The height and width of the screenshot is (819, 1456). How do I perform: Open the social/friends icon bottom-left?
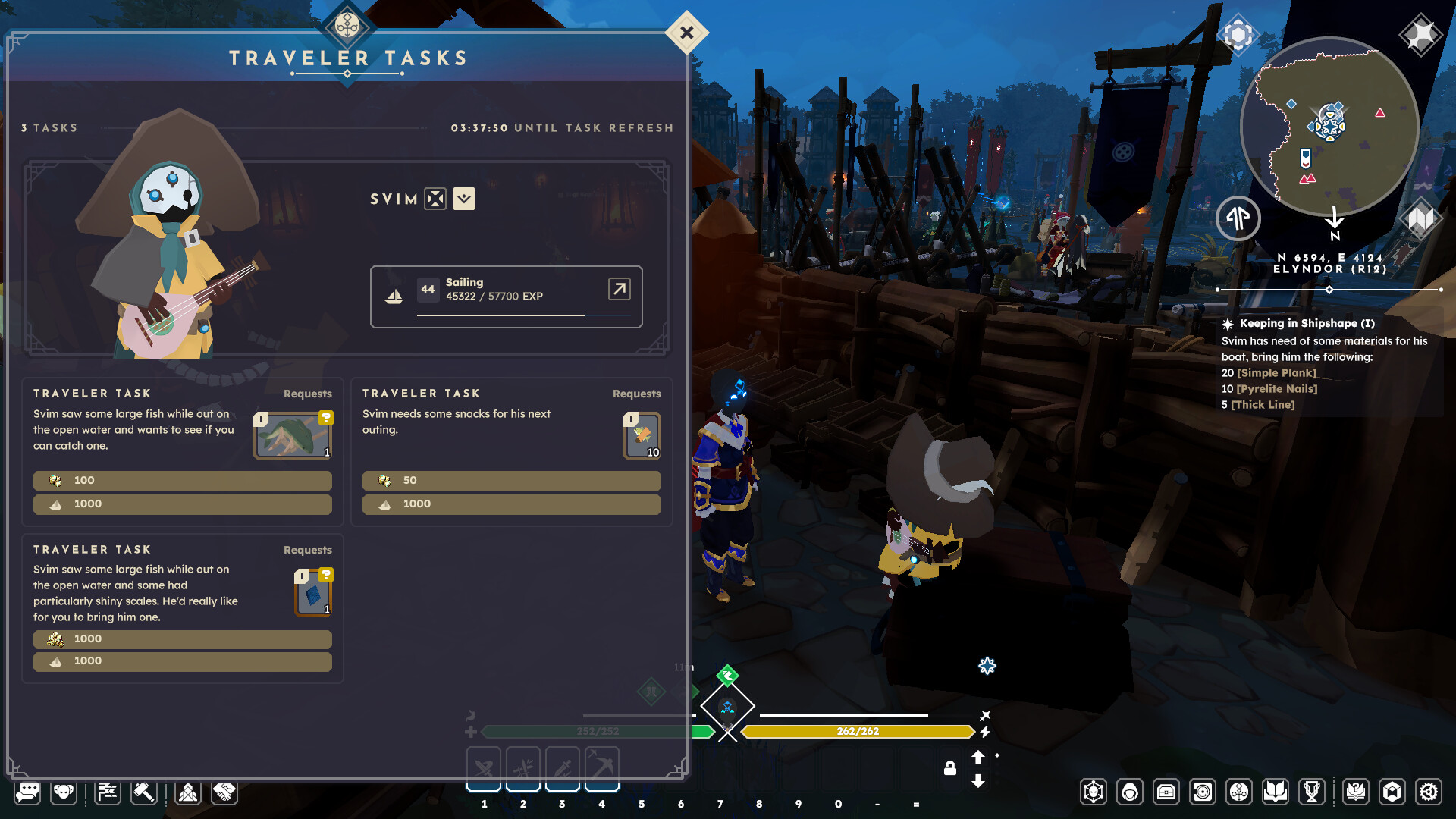(x=64, y=792)
